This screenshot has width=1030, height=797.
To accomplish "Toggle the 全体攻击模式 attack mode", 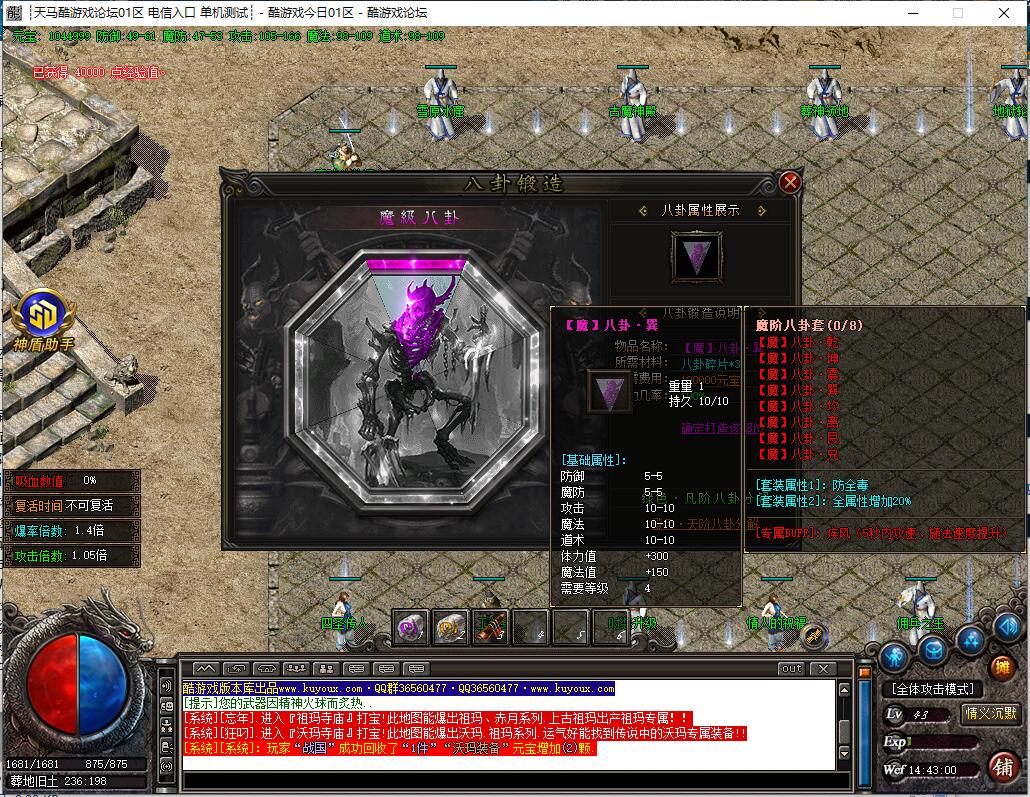I will click(932, 689).
